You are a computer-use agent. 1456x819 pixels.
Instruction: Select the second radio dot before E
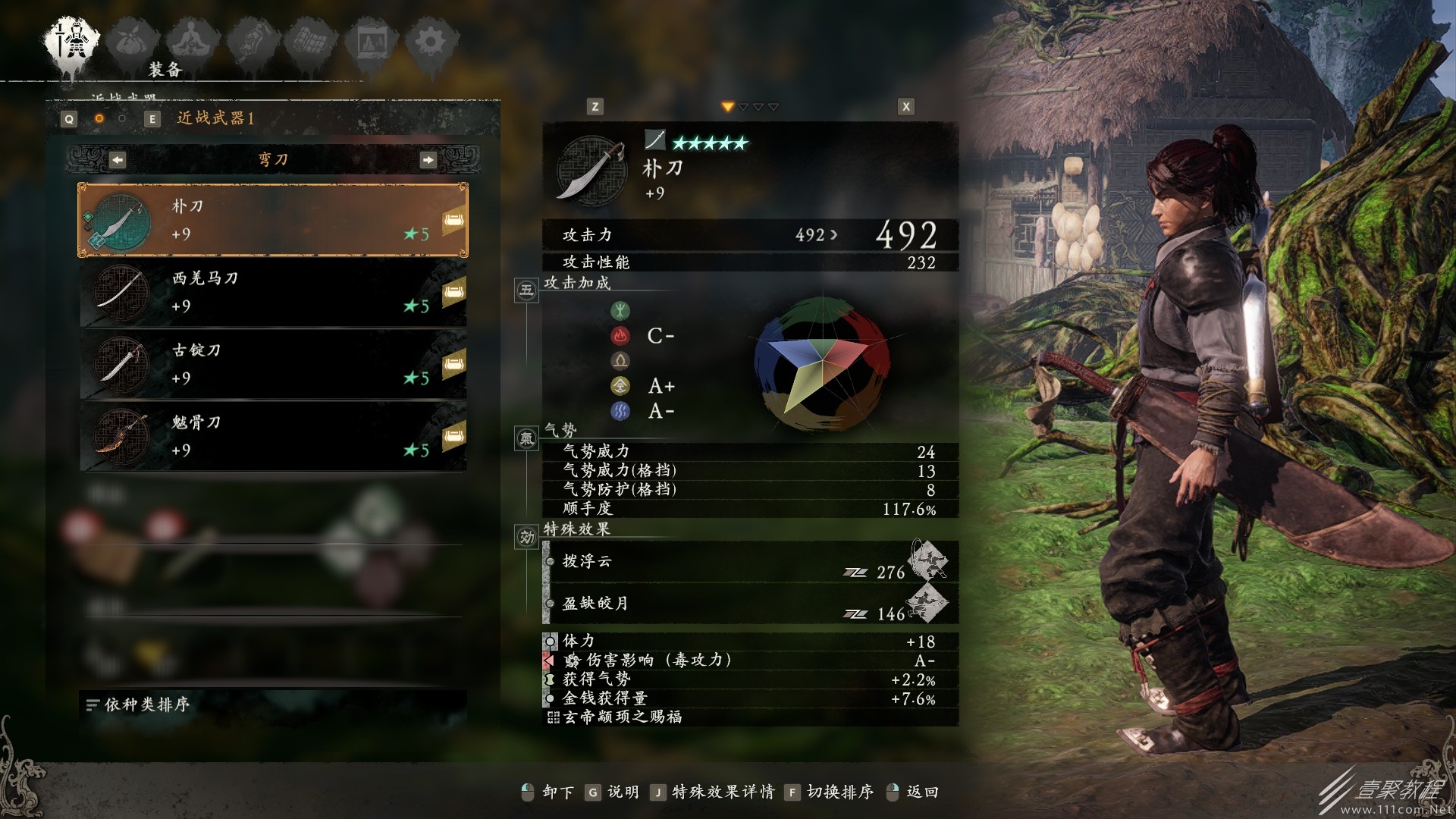tap(121, 119)
